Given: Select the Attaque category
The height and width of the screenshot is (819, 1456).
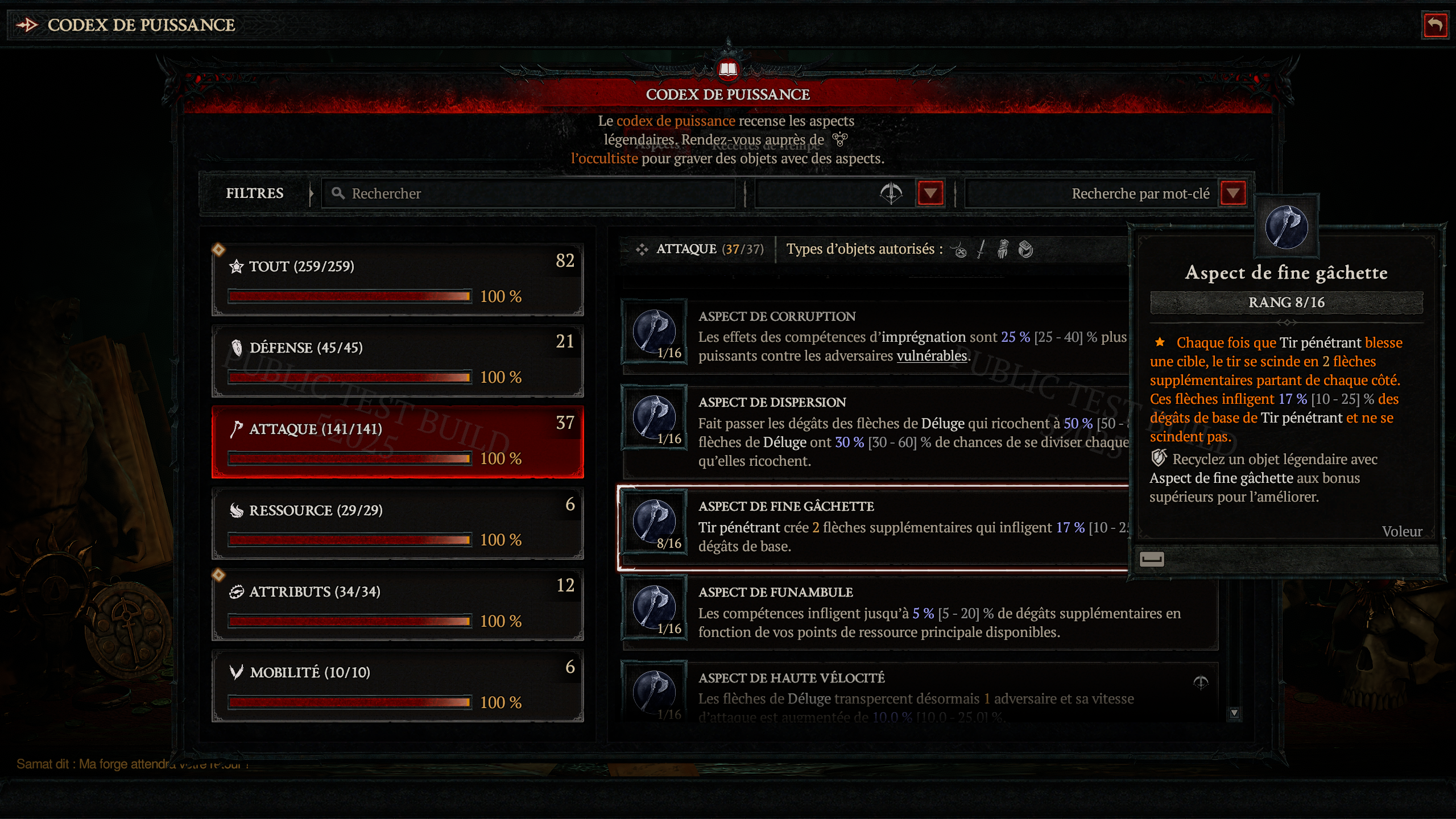Looking at the screenshot, I should (x=398, y=441).
